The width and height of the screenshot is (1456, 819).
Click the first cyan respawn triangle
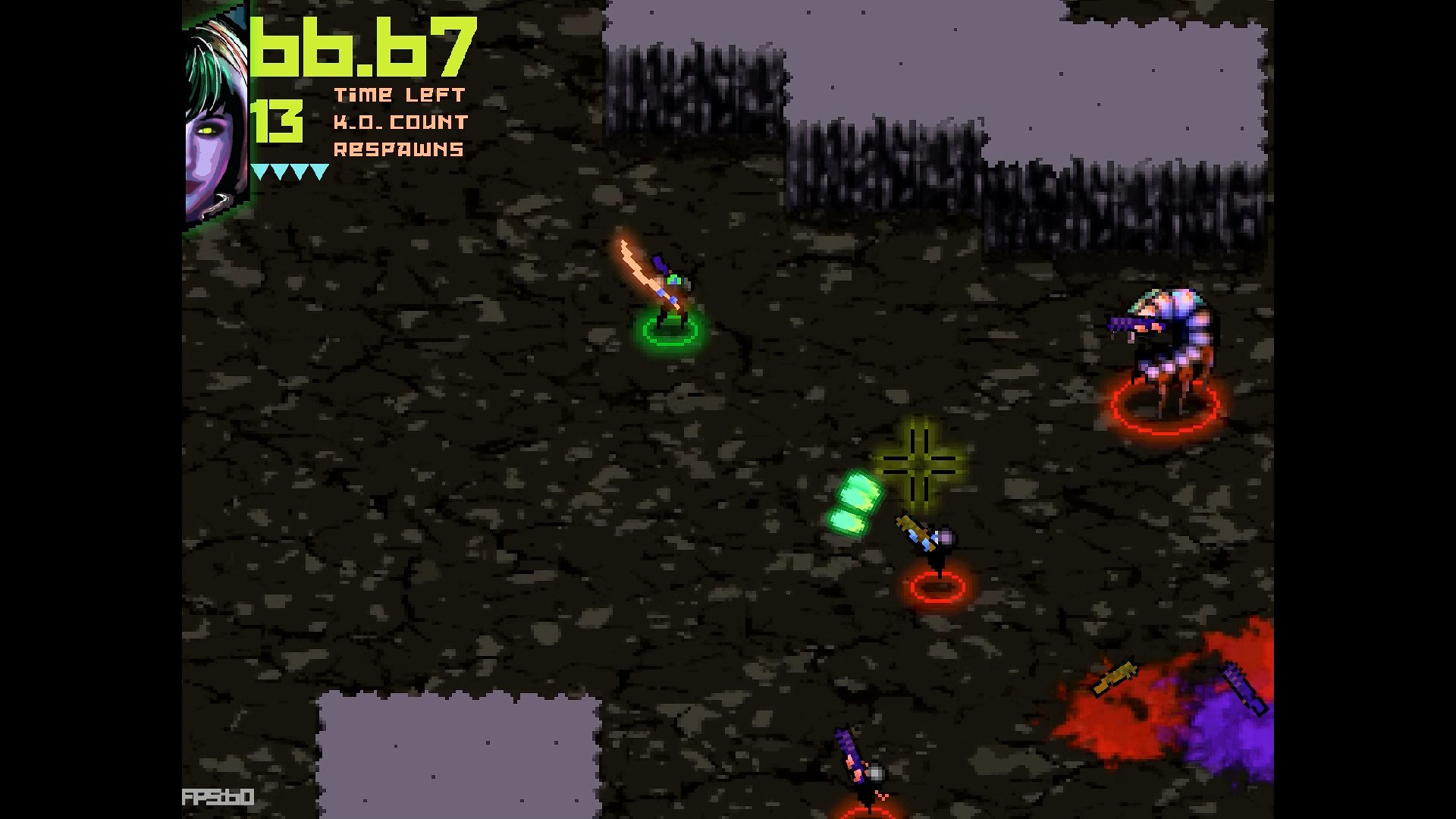tap(258, 171)
